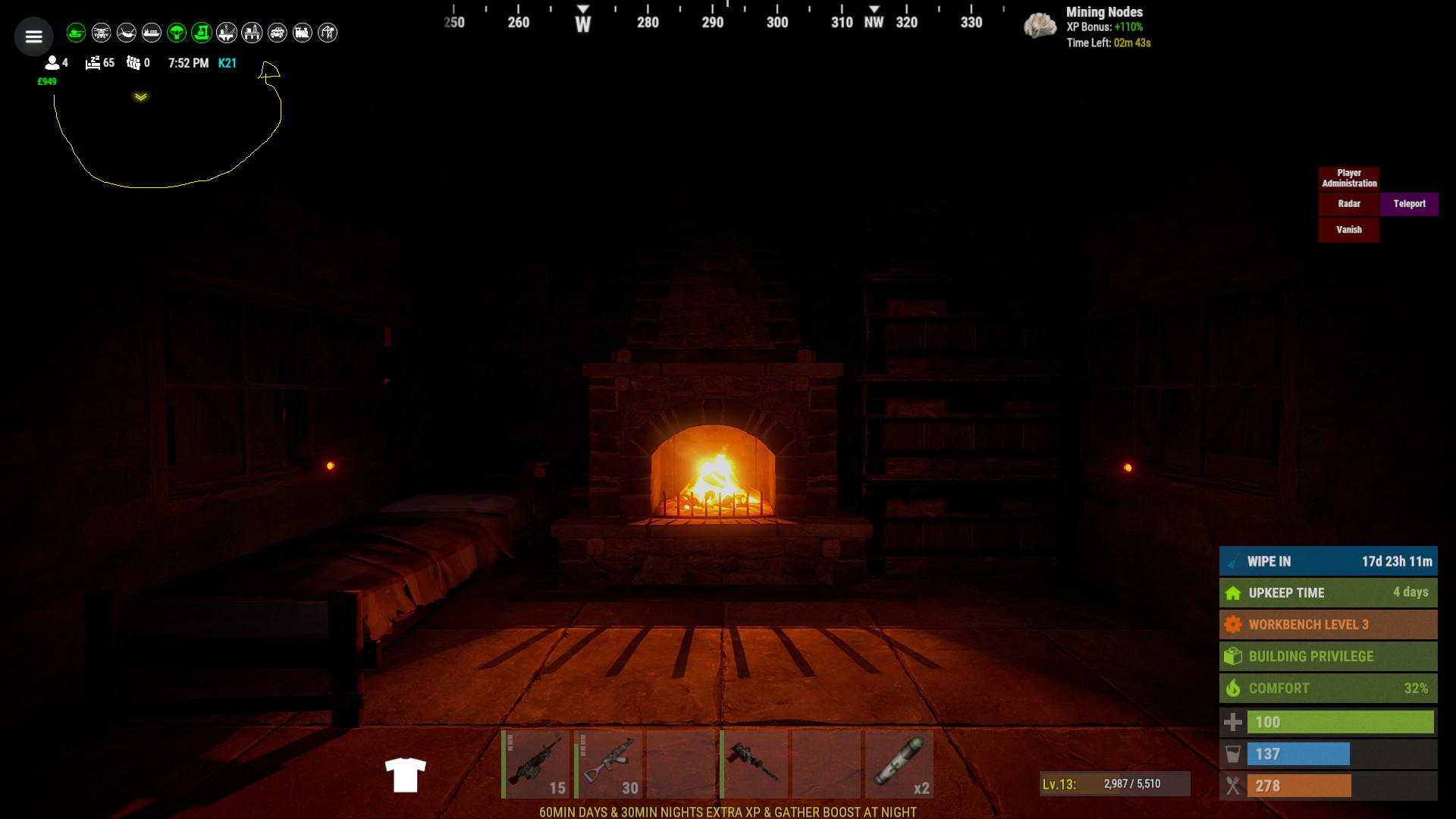
Task: Select the medical syringe x2 slot
Action: pyautogui.click(x=900, y=764)
